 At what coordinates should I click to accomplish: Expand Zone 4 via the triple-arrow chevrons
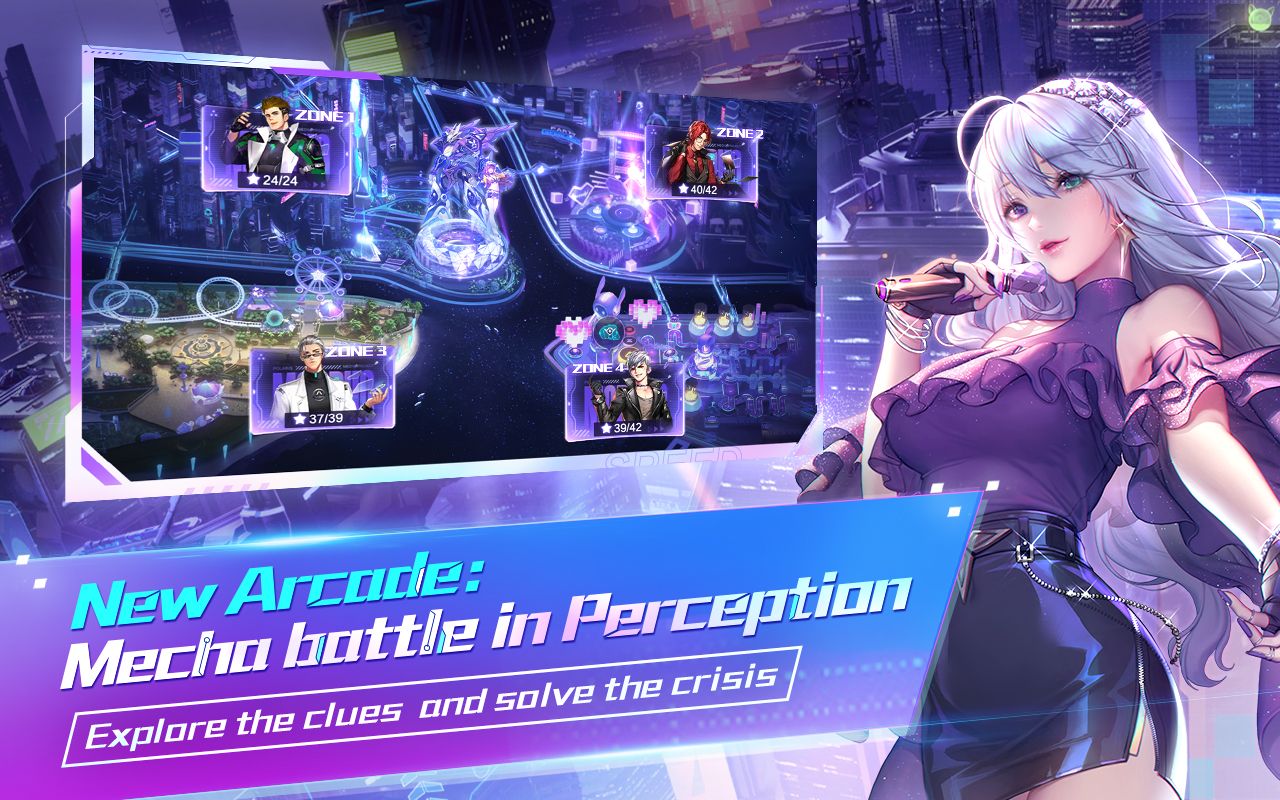(657, 428)
